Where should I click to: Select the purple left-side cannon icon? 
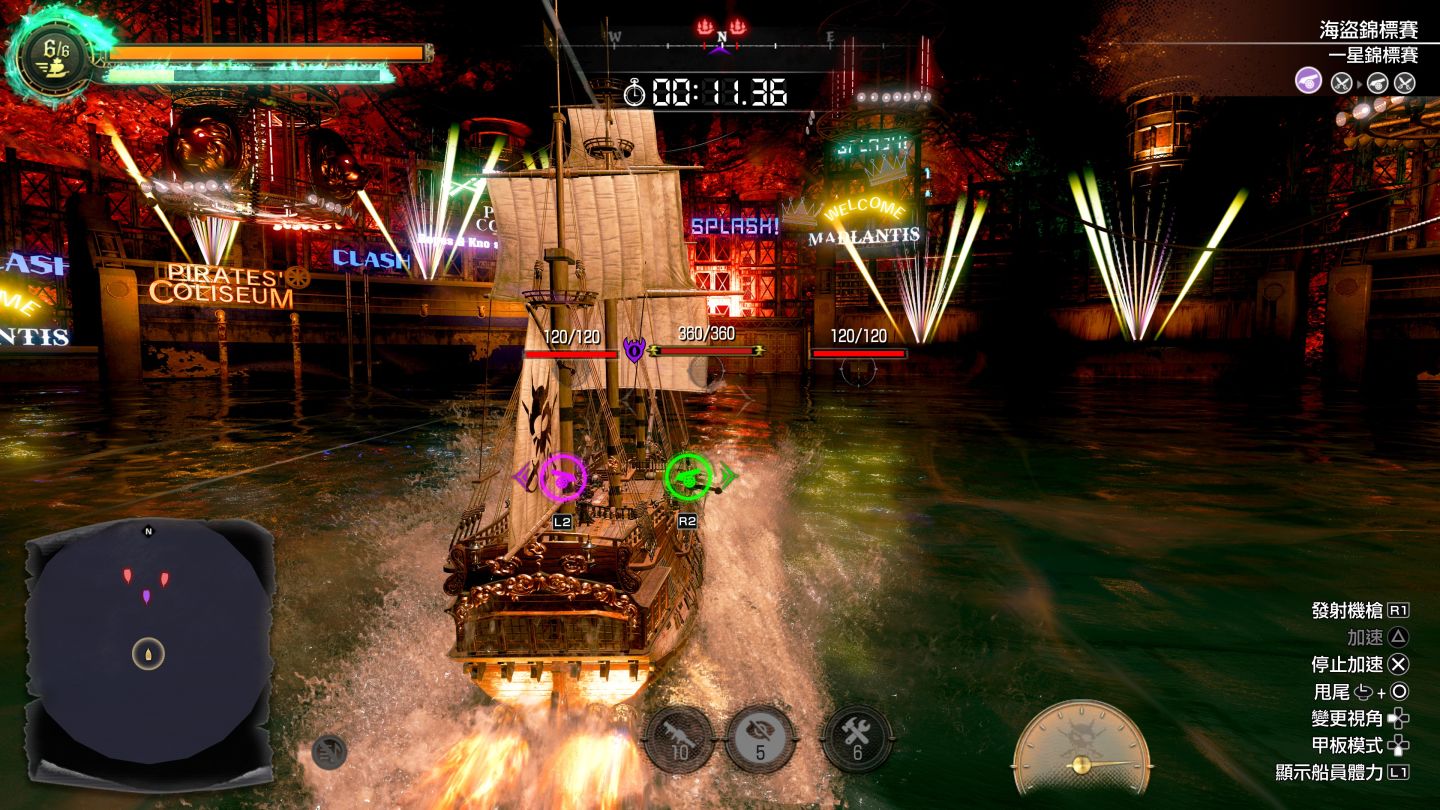563,477
